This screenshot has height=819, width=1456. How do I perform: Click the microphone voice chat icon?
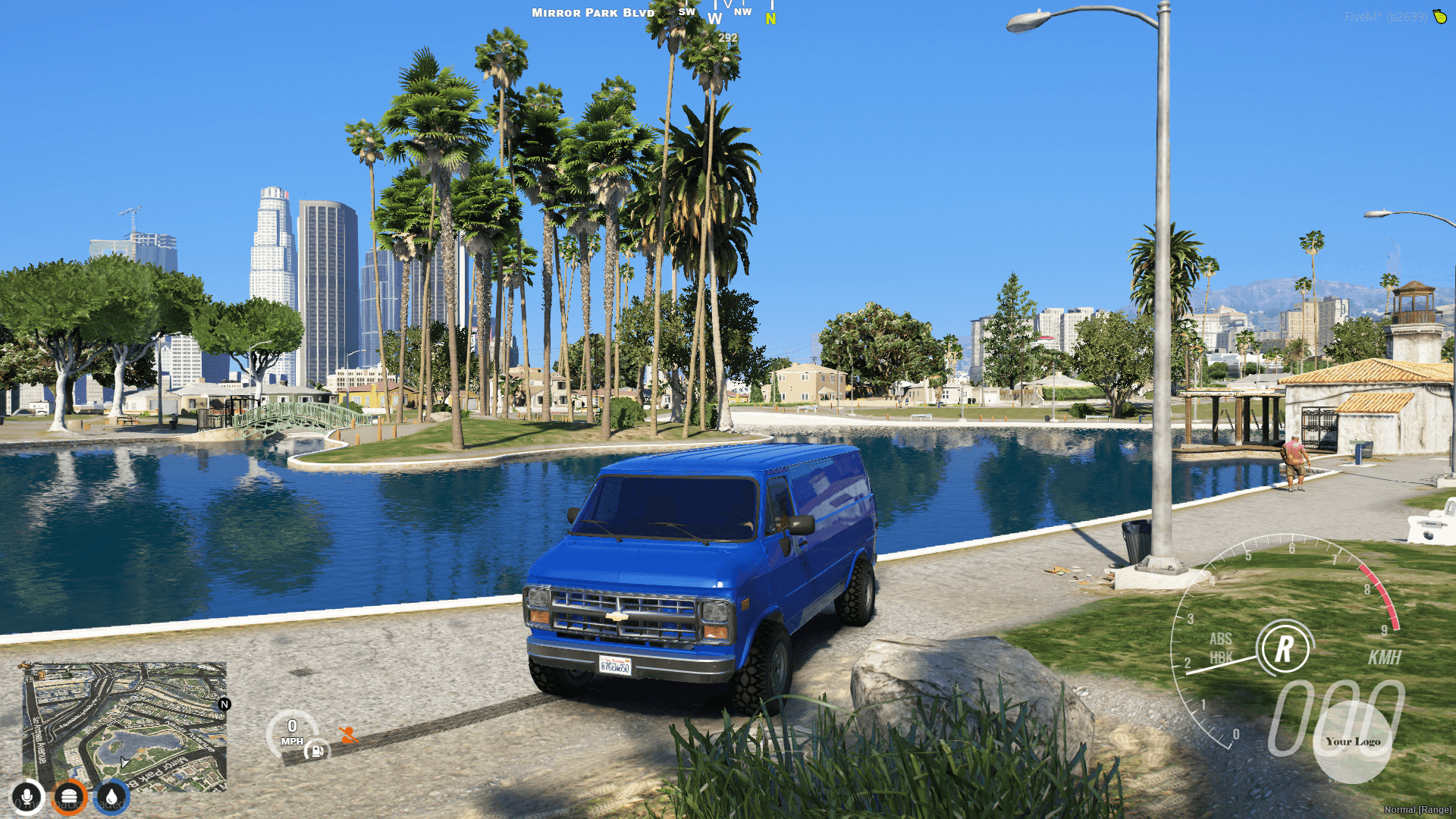[27, 795]
